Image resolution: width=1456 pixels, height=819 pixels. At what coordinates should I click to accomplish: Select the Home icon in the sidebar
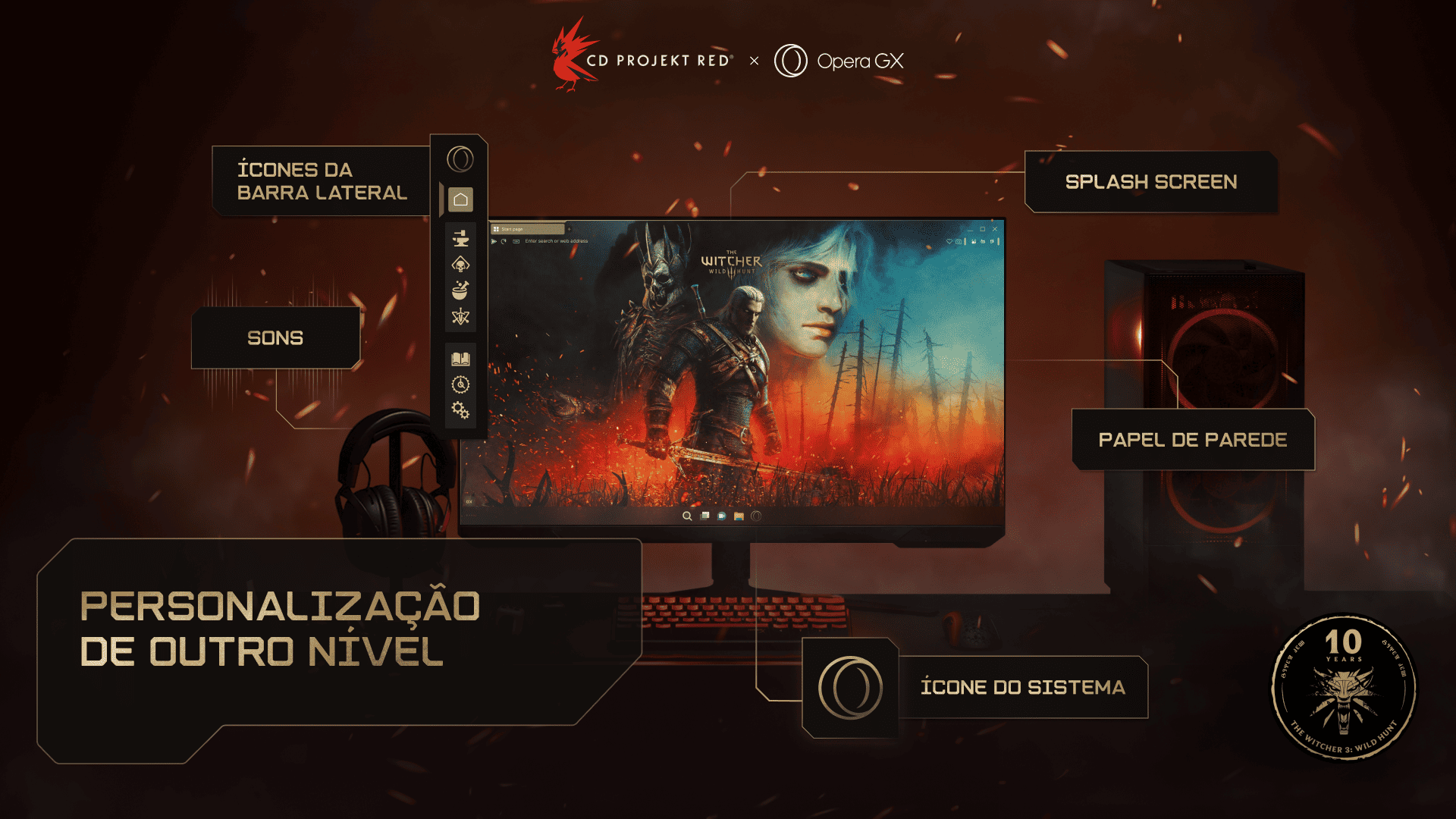click(460, 199)
